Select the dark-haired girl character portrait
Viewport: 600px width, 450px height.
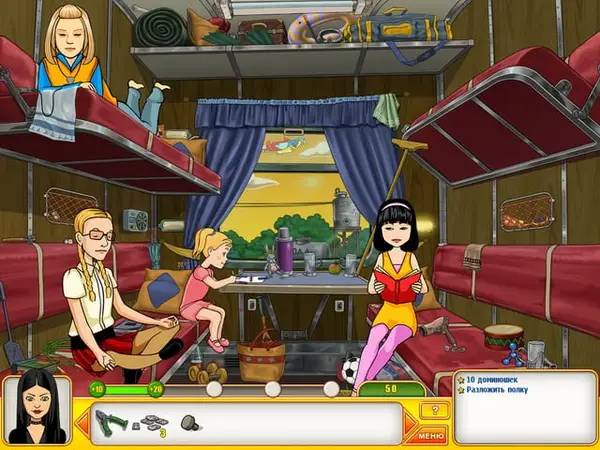tap(36, 410)
